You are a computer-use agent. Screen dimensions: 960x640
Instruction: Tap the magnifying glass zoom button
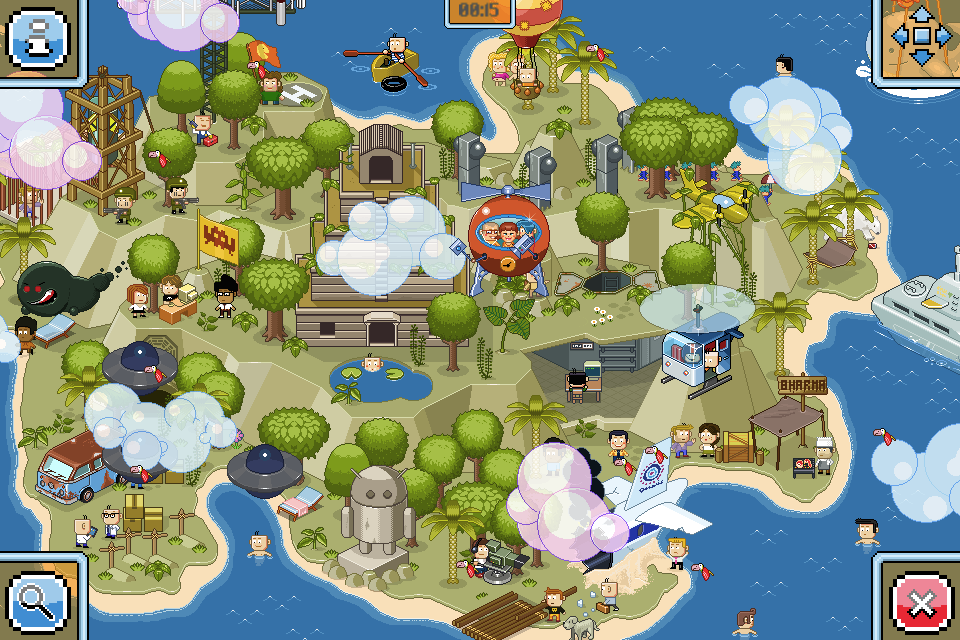point(37,603)
